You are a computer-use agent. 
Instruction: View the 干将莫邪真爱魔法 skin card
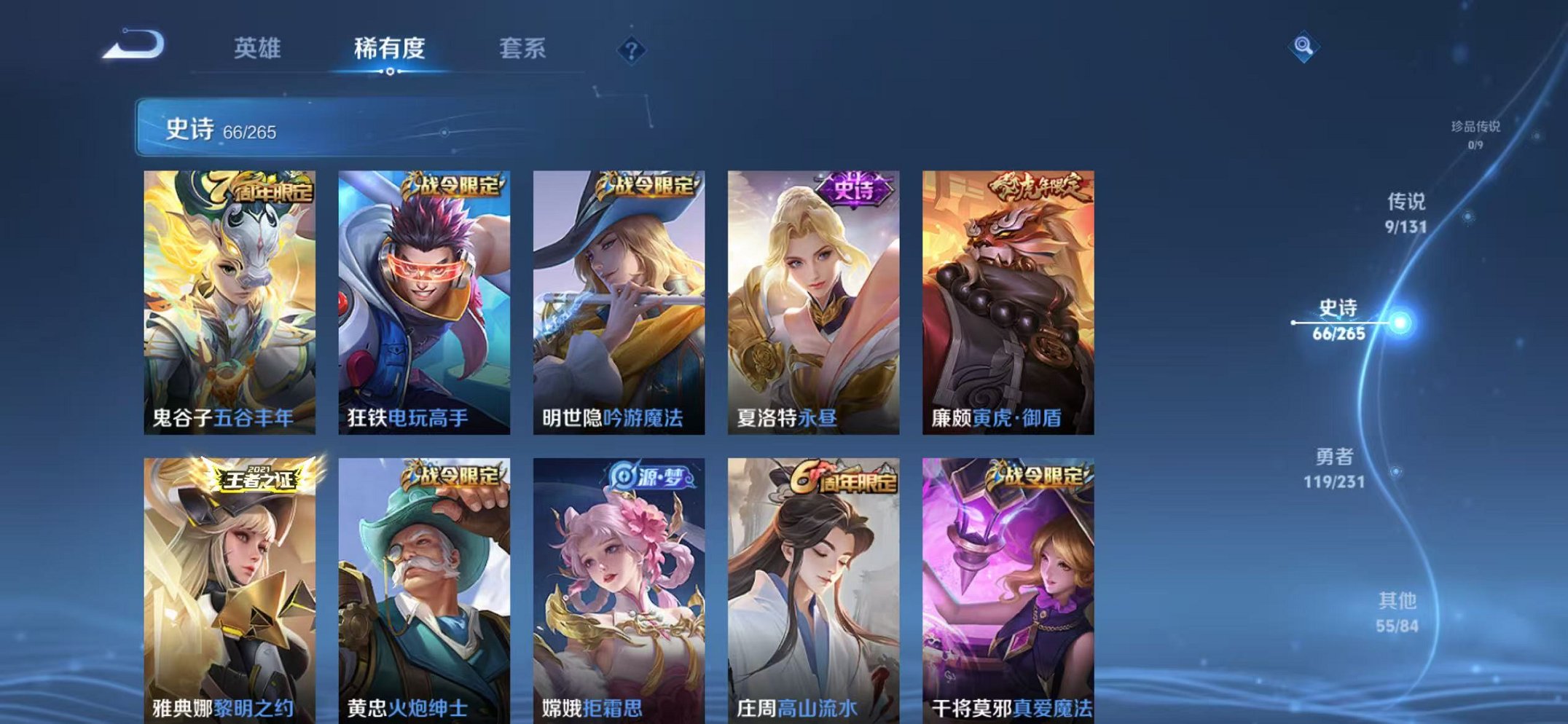point(1010,583)
